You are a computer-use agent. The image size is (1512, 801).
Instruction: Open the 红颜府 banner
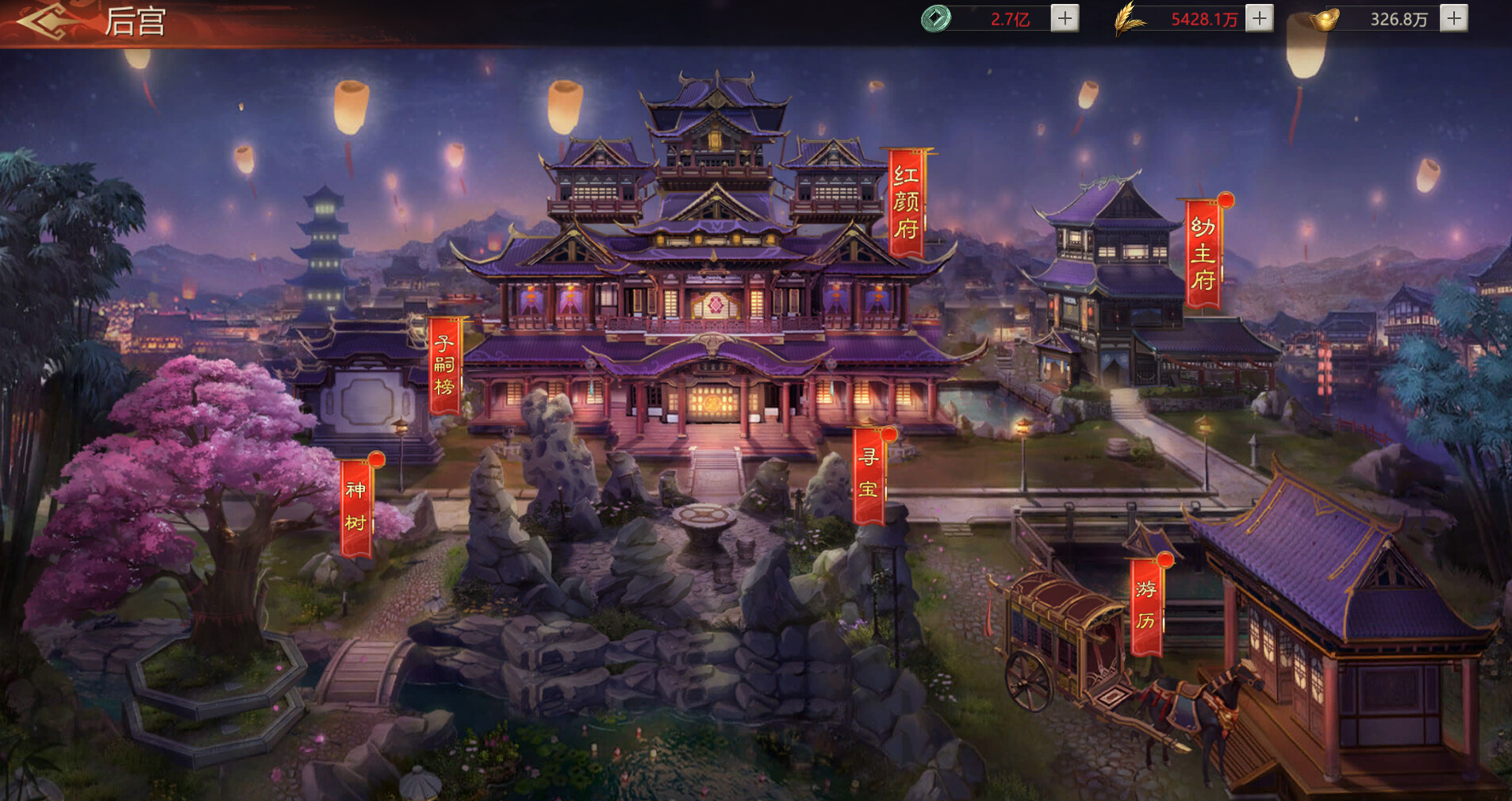click(x=906, y=203)
